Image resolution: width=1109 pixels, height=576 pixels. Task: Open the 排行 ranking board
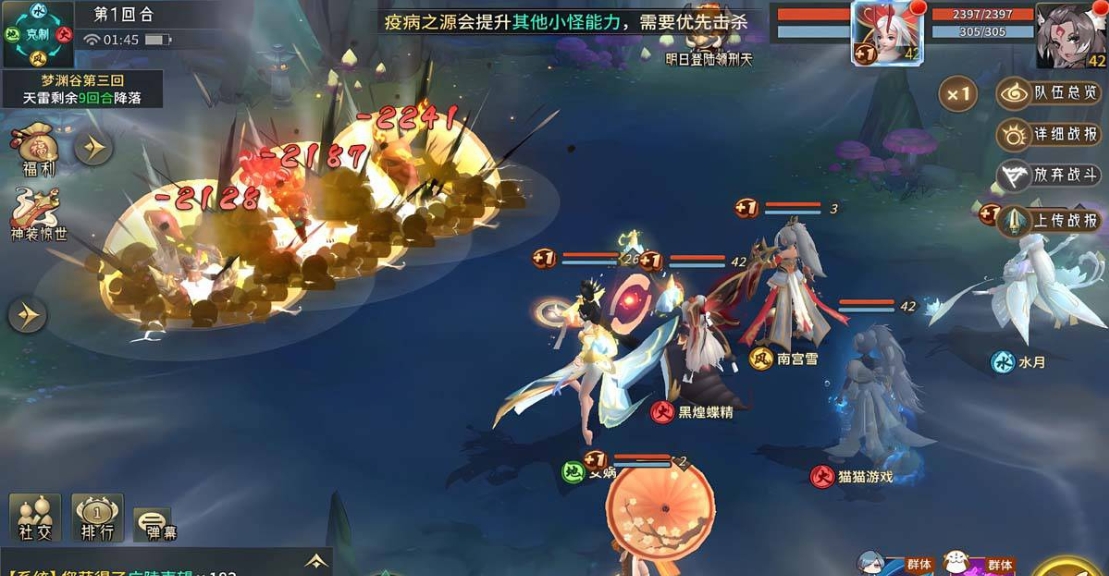point(98,518)
